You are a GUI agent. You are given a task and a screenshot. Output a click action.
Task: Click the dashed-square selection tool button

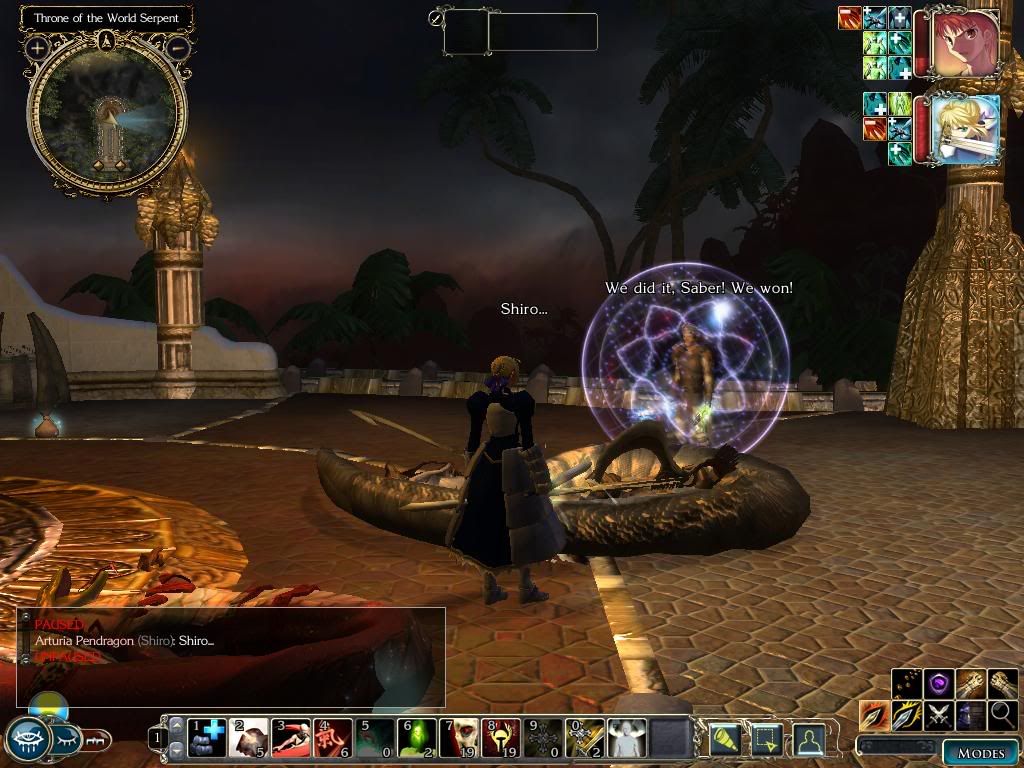(765, 739)
